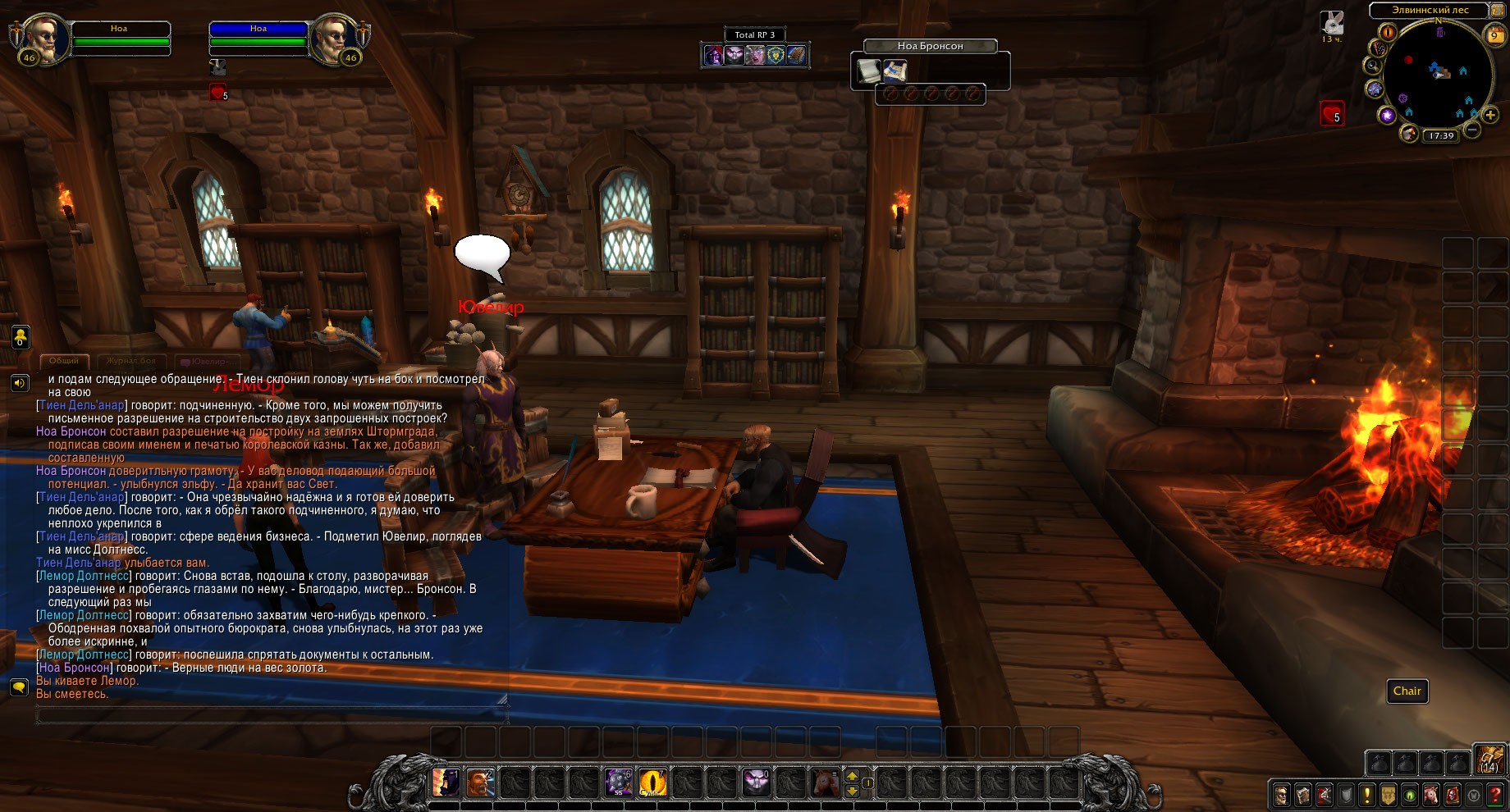Screen dimensions: 1510x812
Task: Open the help question mark button
Action: (1495, 795)
